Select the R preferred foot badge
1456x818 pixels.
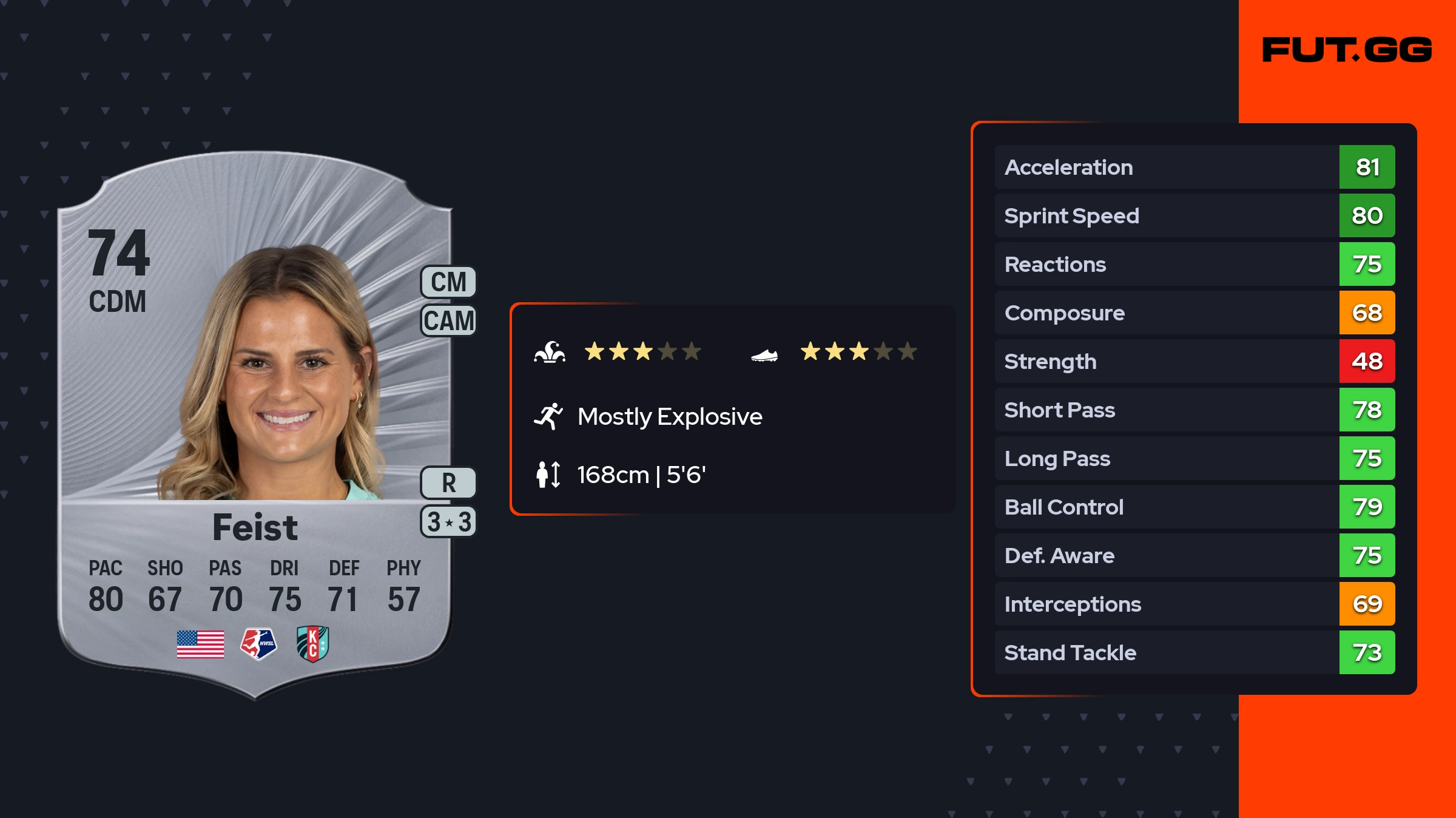click(448, 483)
